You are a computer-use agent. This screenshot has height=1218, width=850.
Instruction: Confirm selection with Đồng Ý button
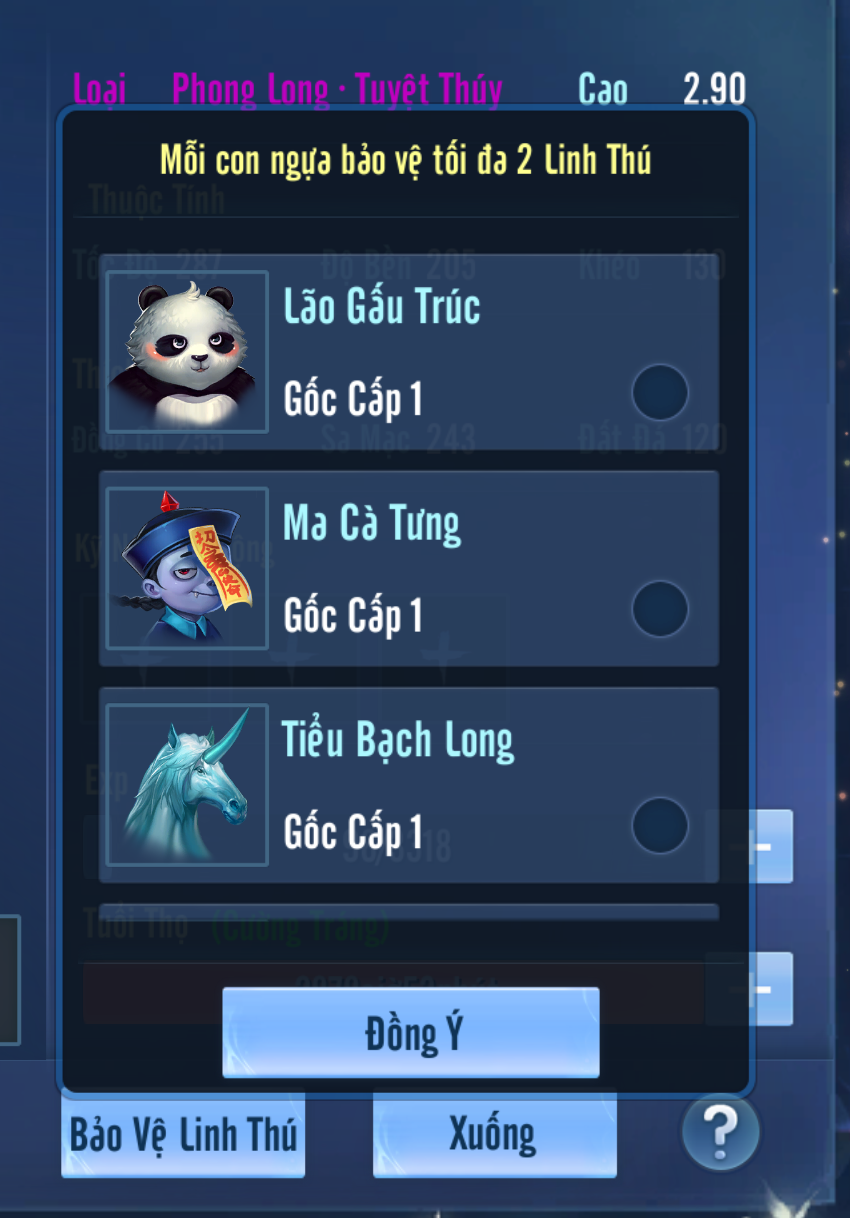410,1033
